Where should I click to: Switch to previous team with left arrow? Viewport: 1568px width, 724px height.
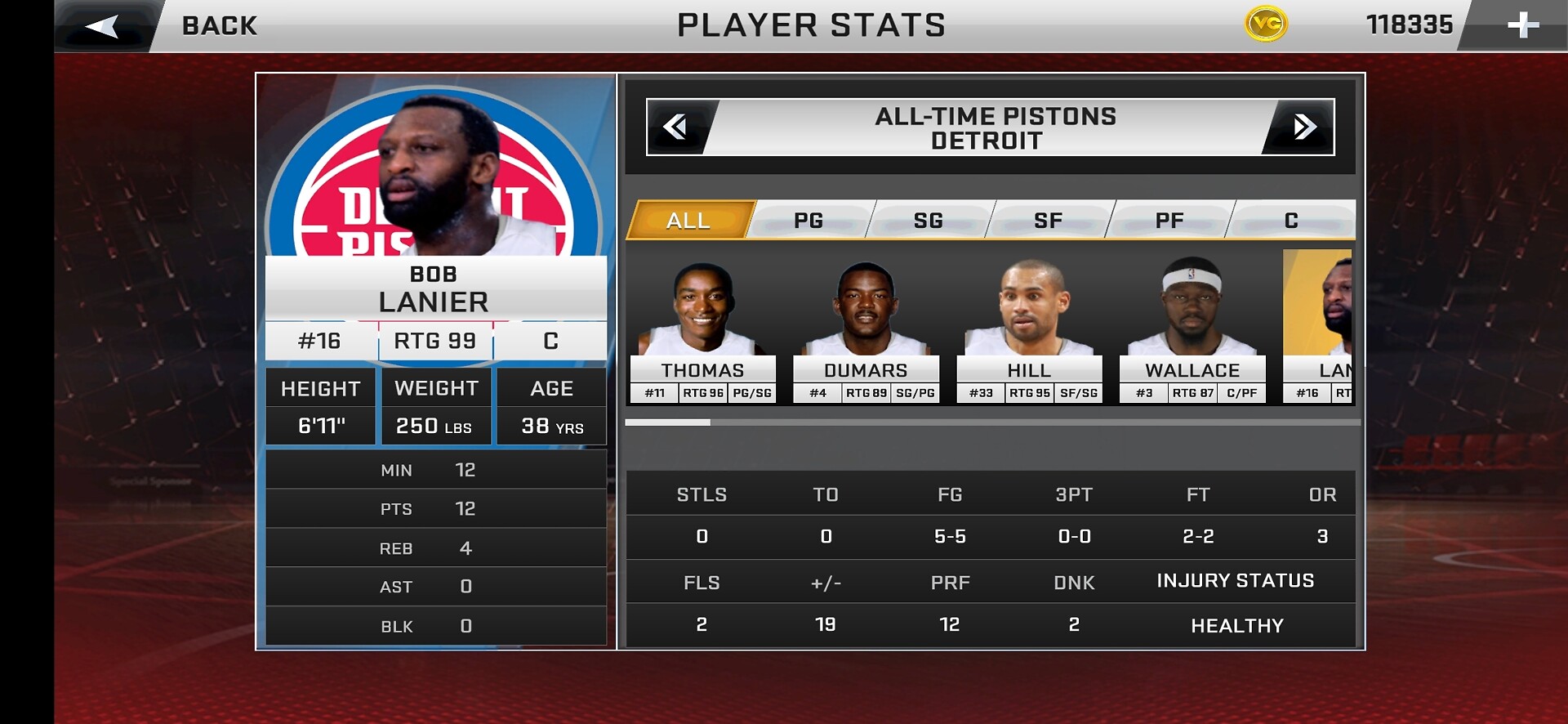coord(675,127)
